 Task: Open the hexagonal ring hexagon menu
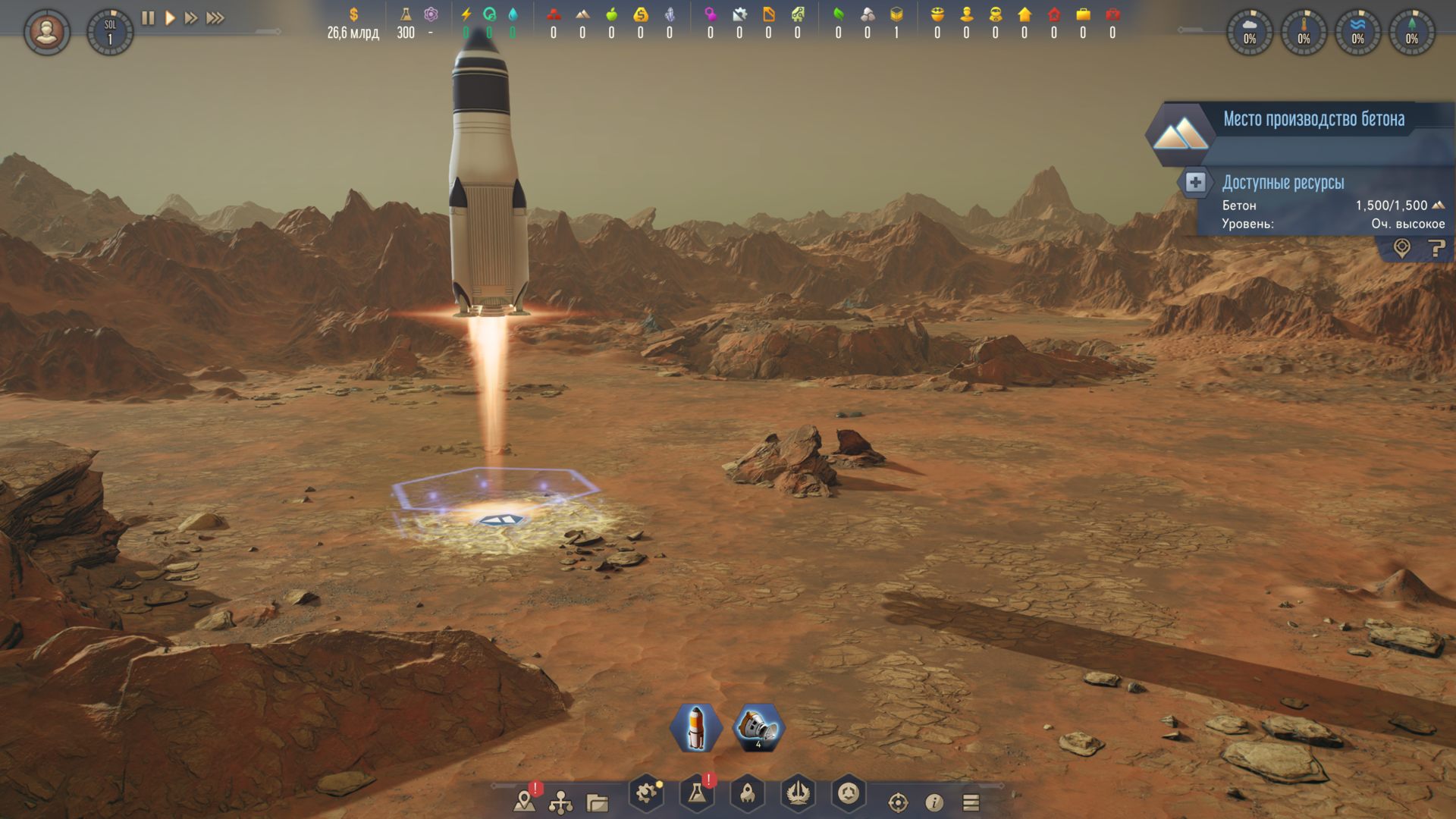coord(849,794)
